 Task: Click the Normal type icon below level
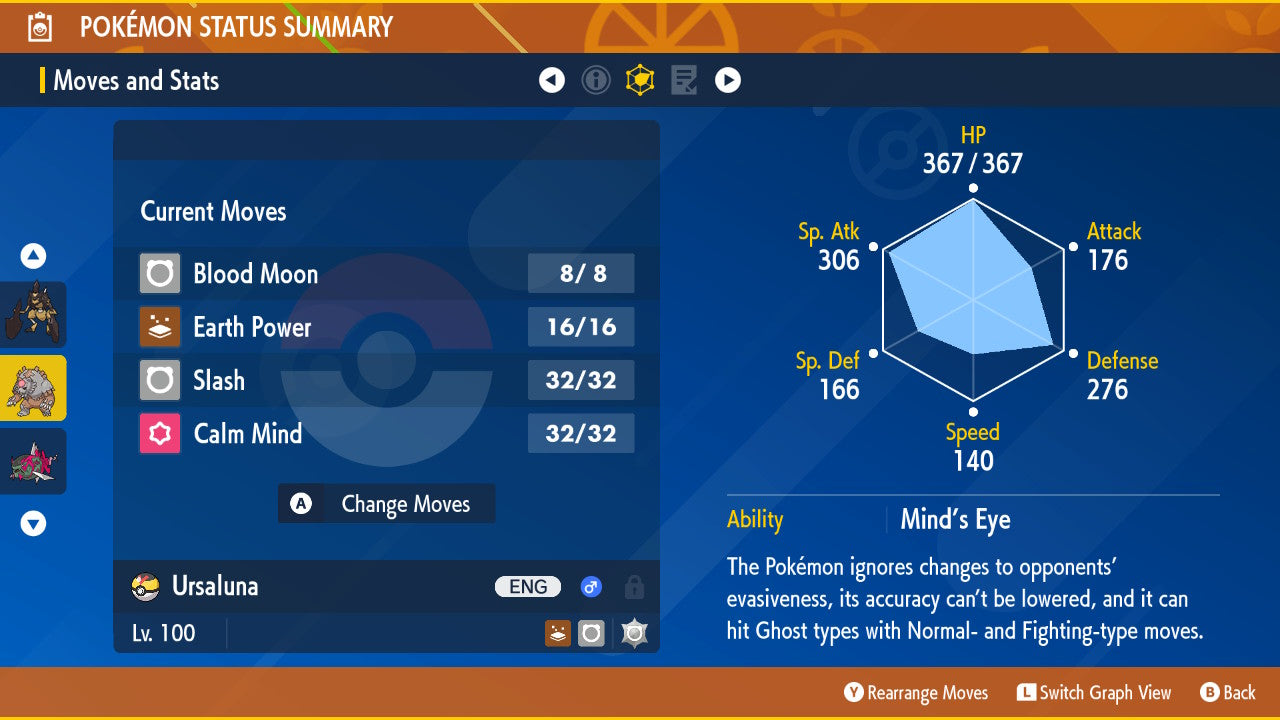[591, 633]
